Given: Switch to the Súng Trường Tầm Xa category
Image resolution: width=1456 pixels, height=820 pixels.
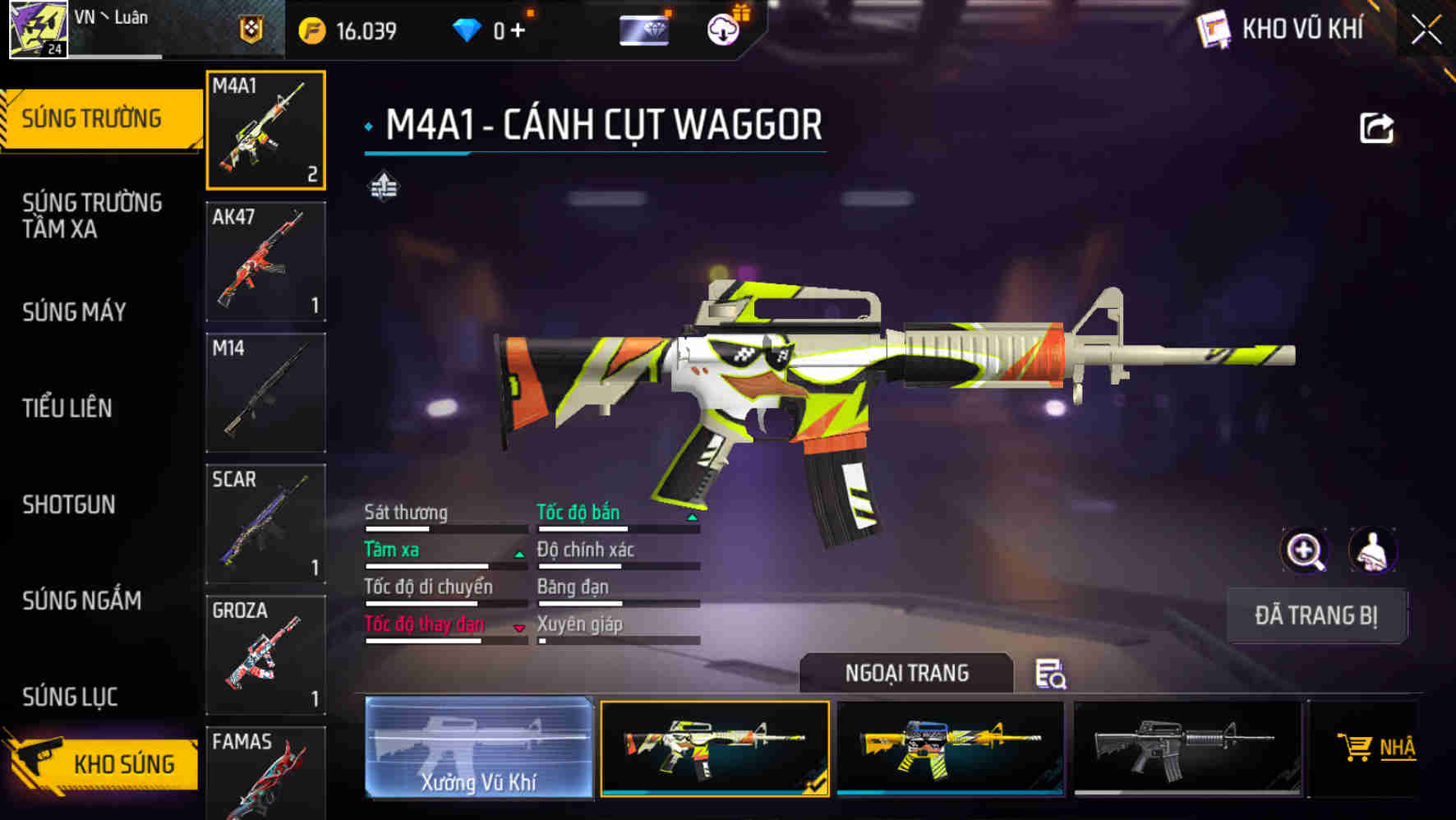Looking at the screenshot, I should click(92, 215).
